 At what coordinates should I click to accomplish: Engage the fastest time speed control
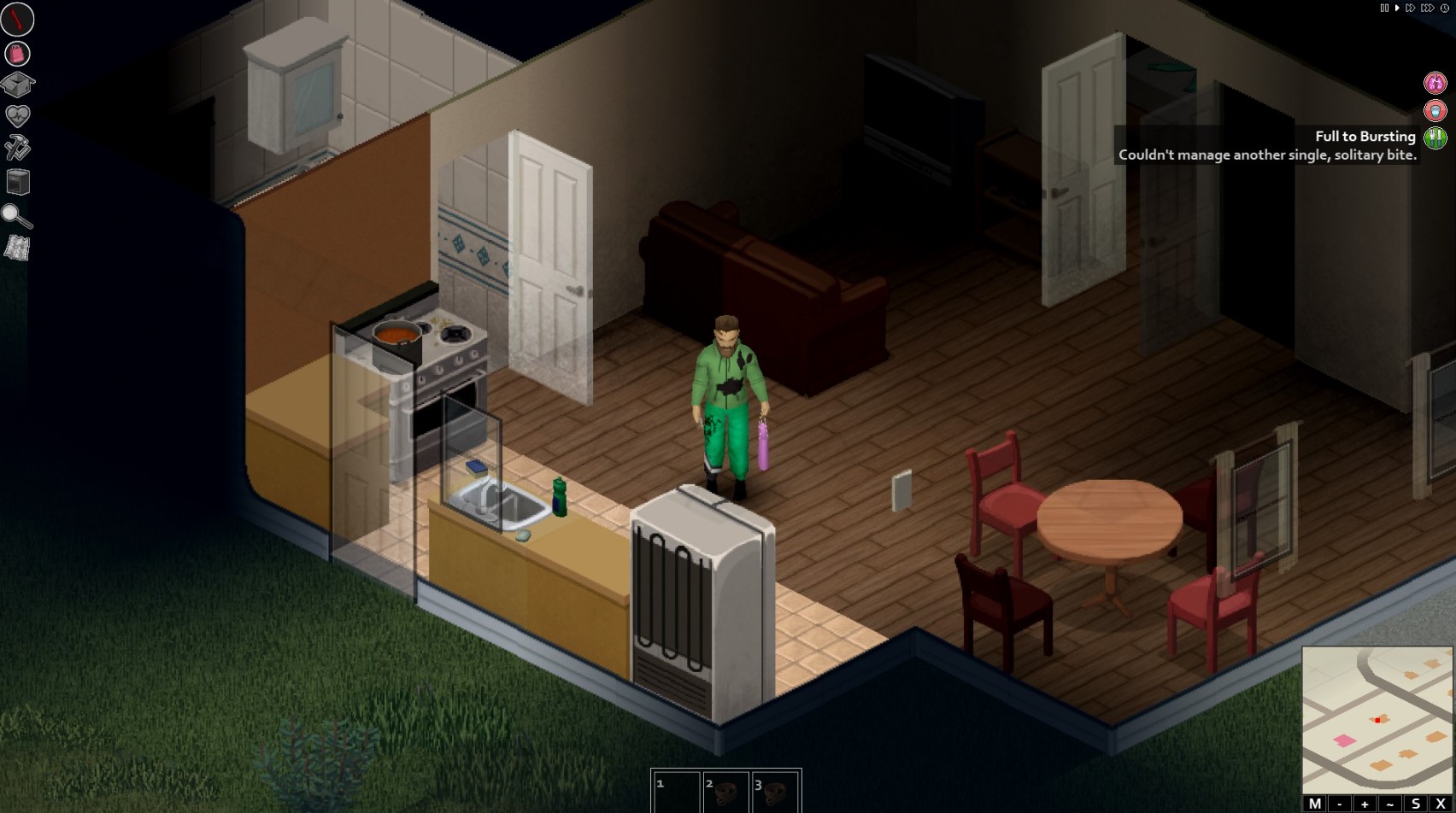[x=1427, y=8]
